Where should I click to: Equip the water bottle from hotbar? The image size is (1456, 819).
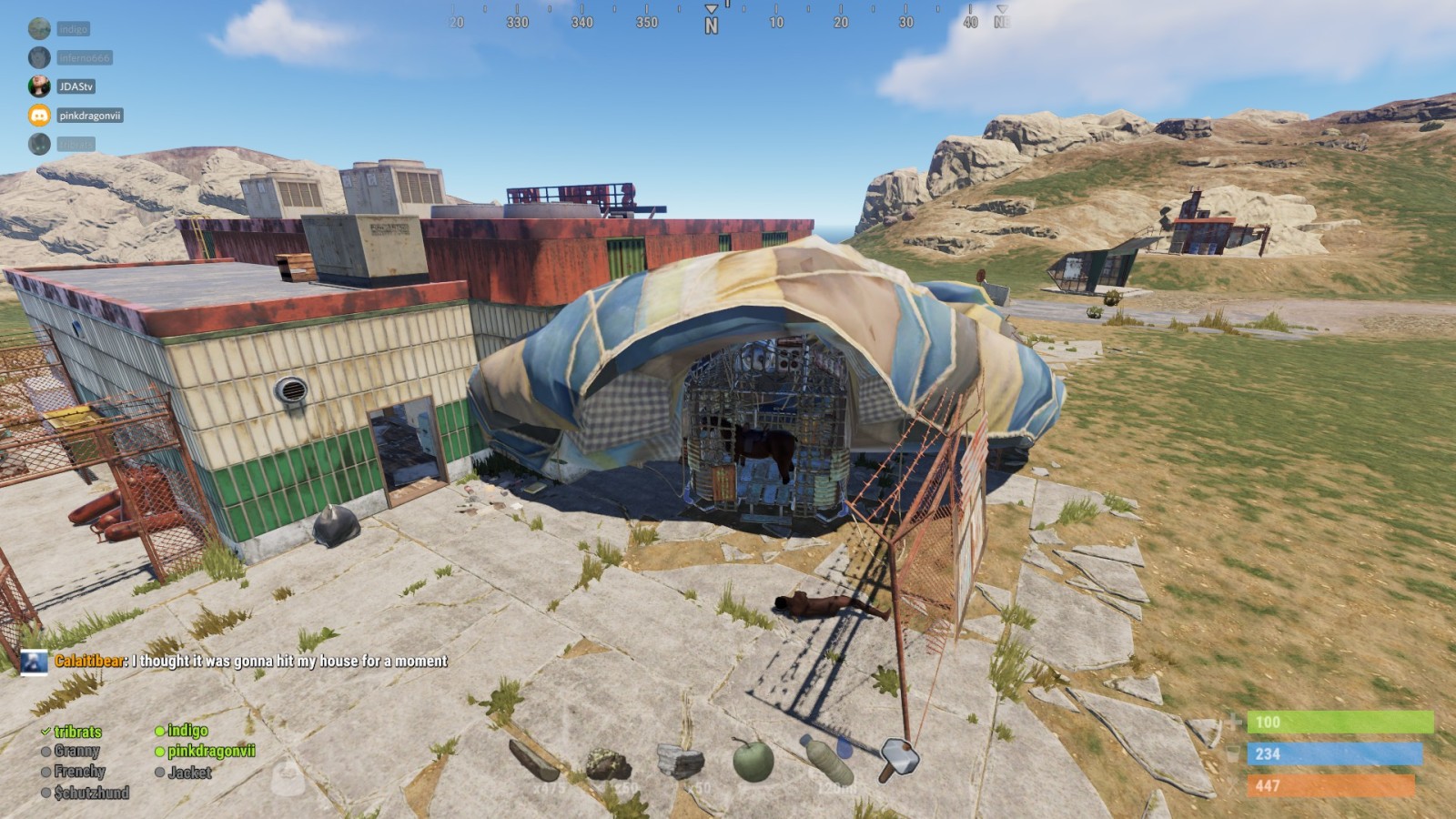826,760
